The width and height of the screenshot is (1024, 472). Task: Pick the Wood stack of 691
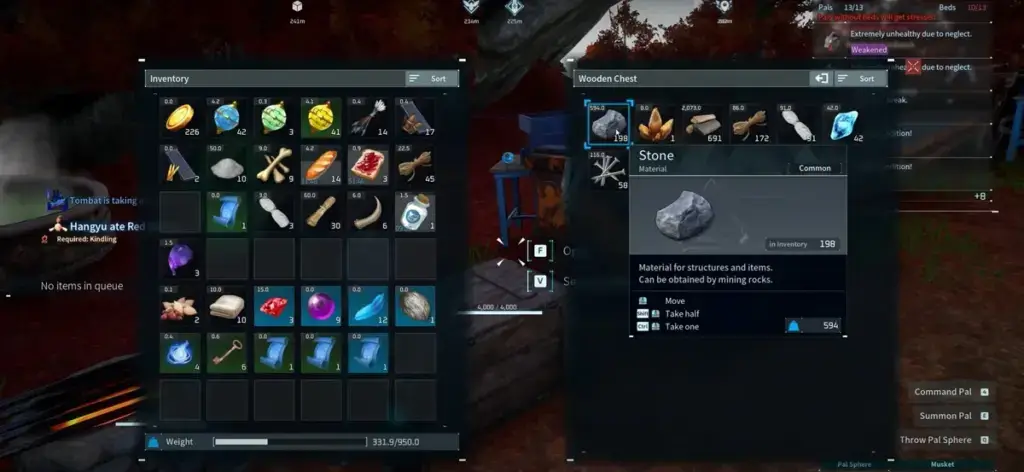tap(705, 122)
